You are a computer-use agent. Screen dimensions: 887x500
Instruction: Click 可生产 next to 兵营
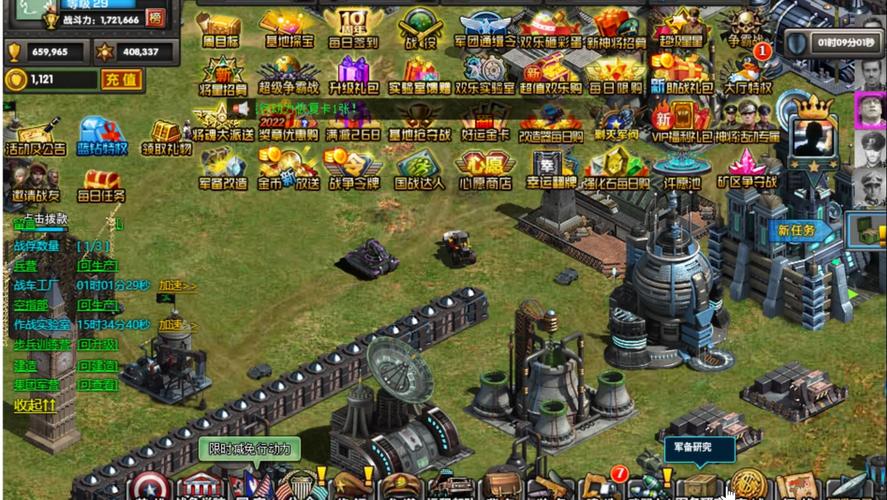coord(98,266)
